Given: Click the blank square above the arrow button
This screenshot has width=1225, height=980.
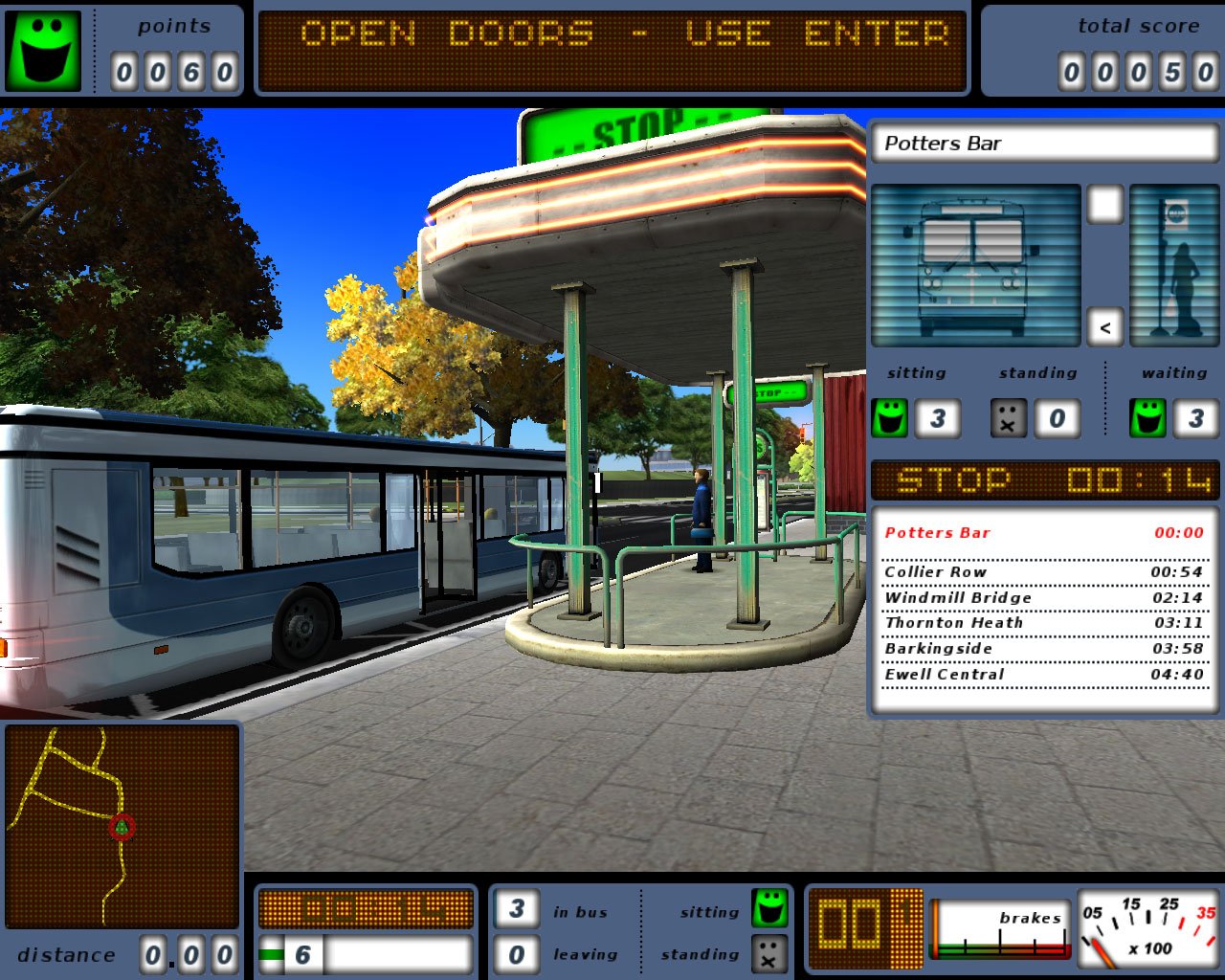Looking at the screenshot, I should click(x=1104, y=204).
